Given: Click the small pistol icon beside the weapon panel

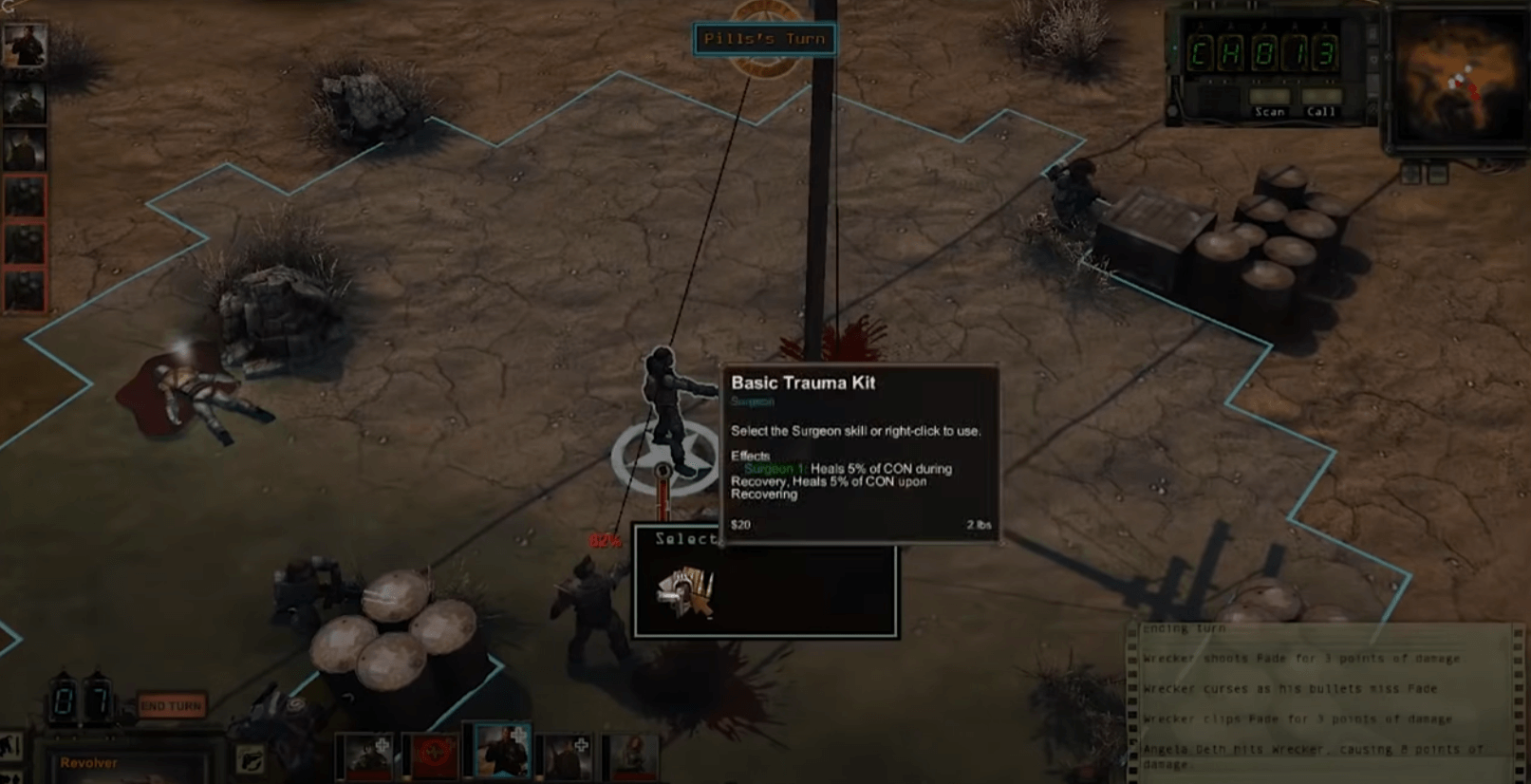Looking at the screenshot, I should 250,756.
